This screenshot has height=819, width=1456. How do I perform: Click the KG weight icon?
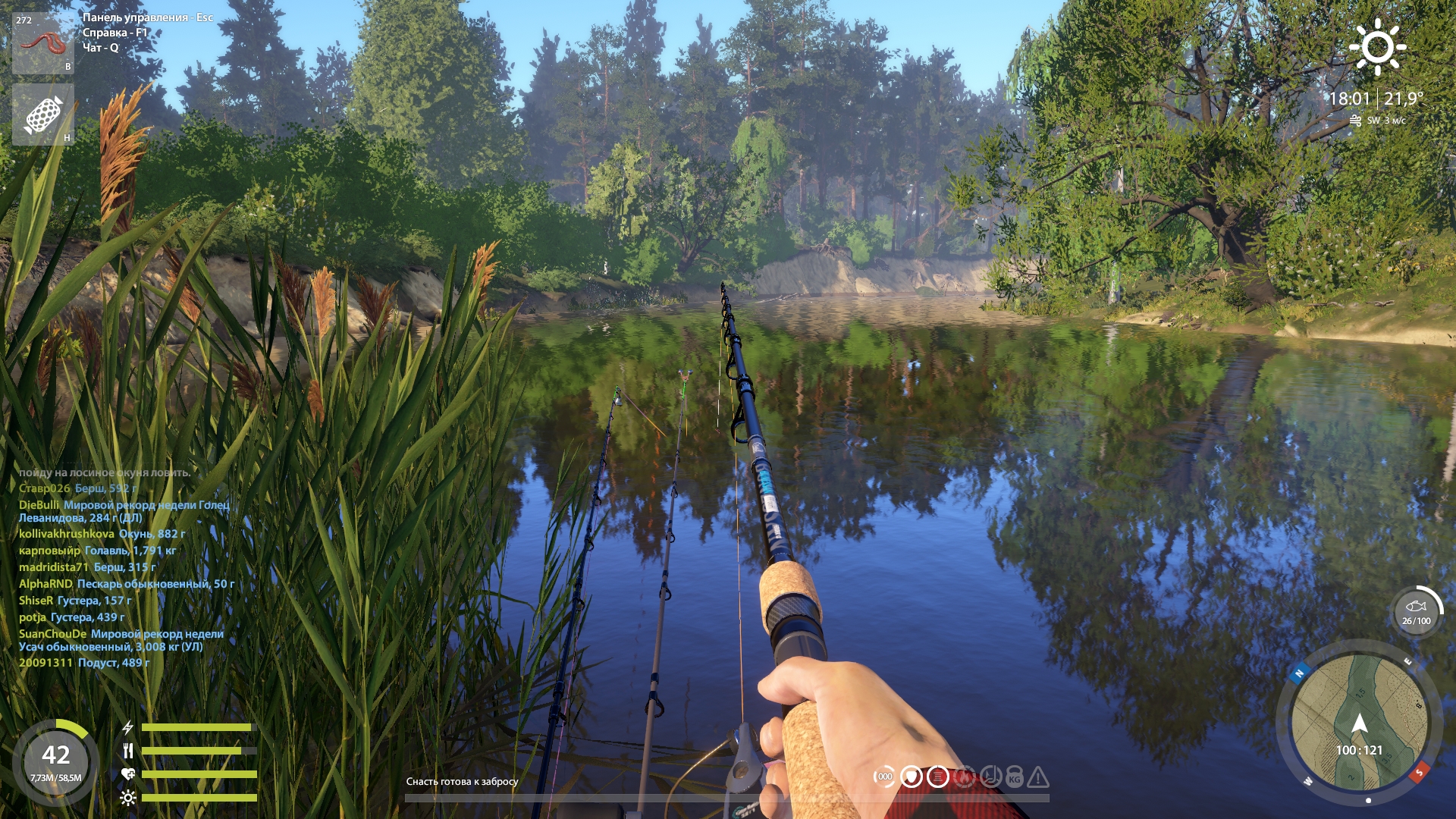[1015, 778]
